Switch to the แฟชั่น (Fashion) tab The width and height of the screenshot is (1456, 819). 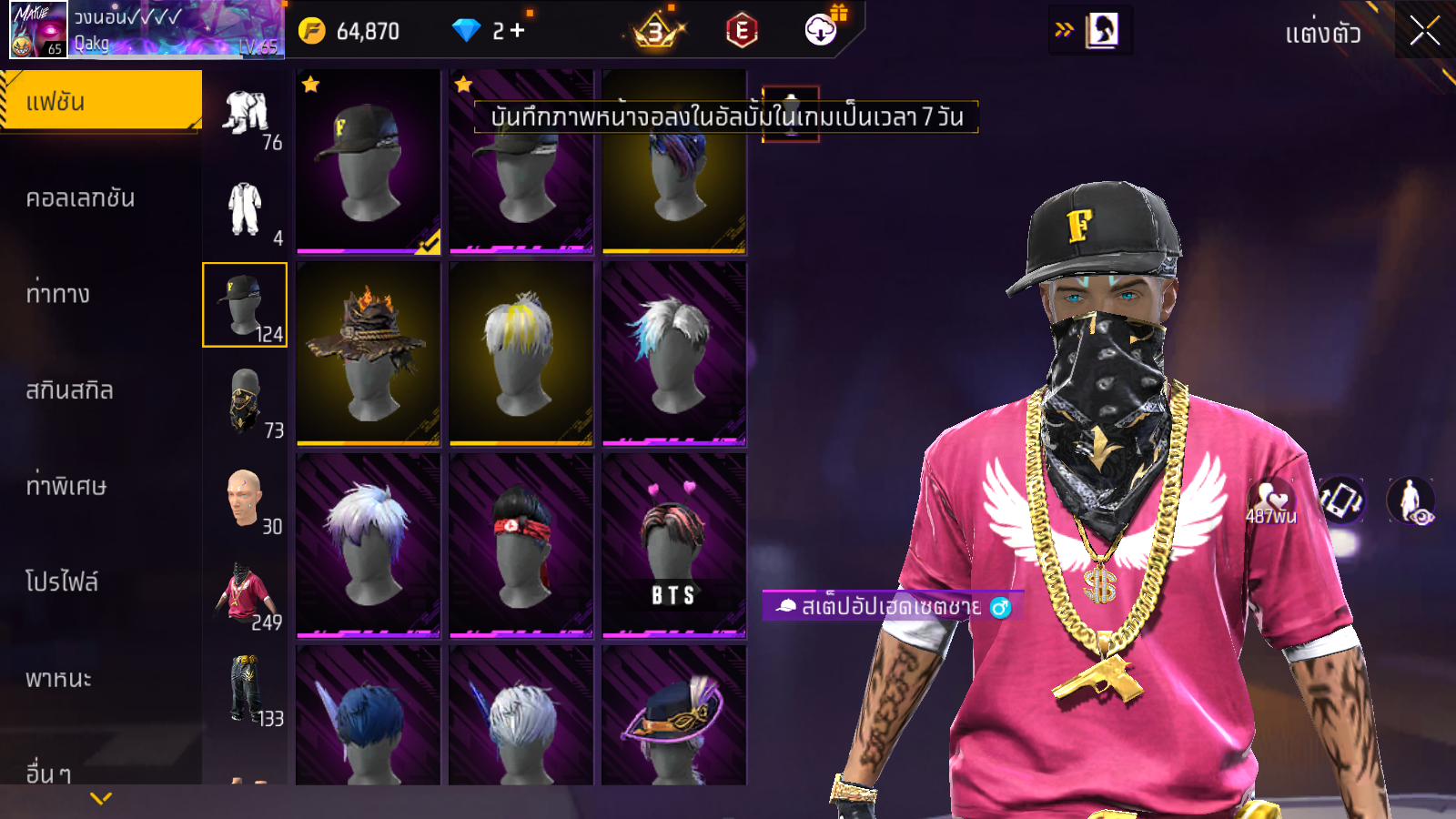point(100,101)
